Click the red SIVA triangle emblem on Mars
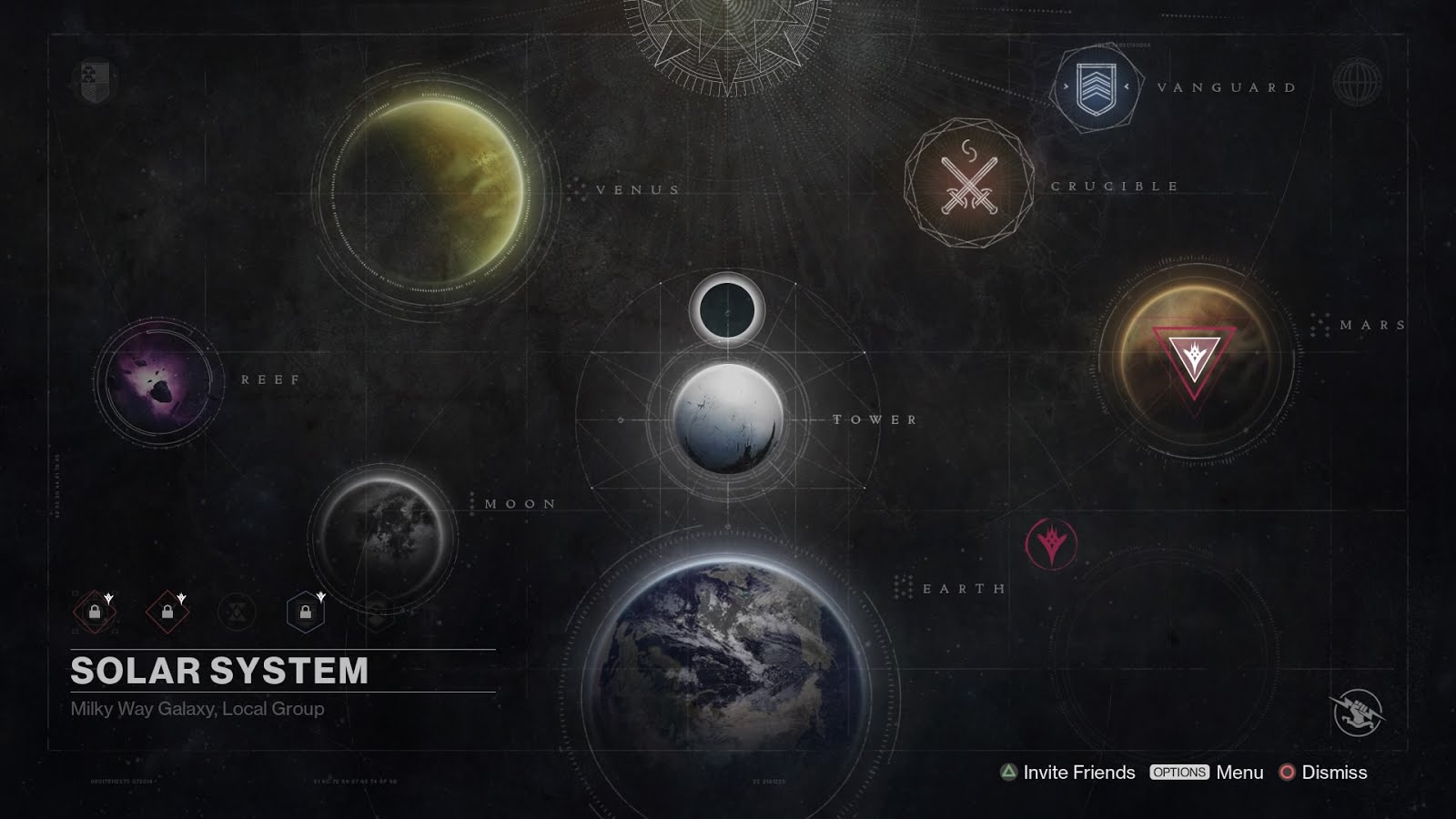1456x819 pixels. (x=1194, y=355)
